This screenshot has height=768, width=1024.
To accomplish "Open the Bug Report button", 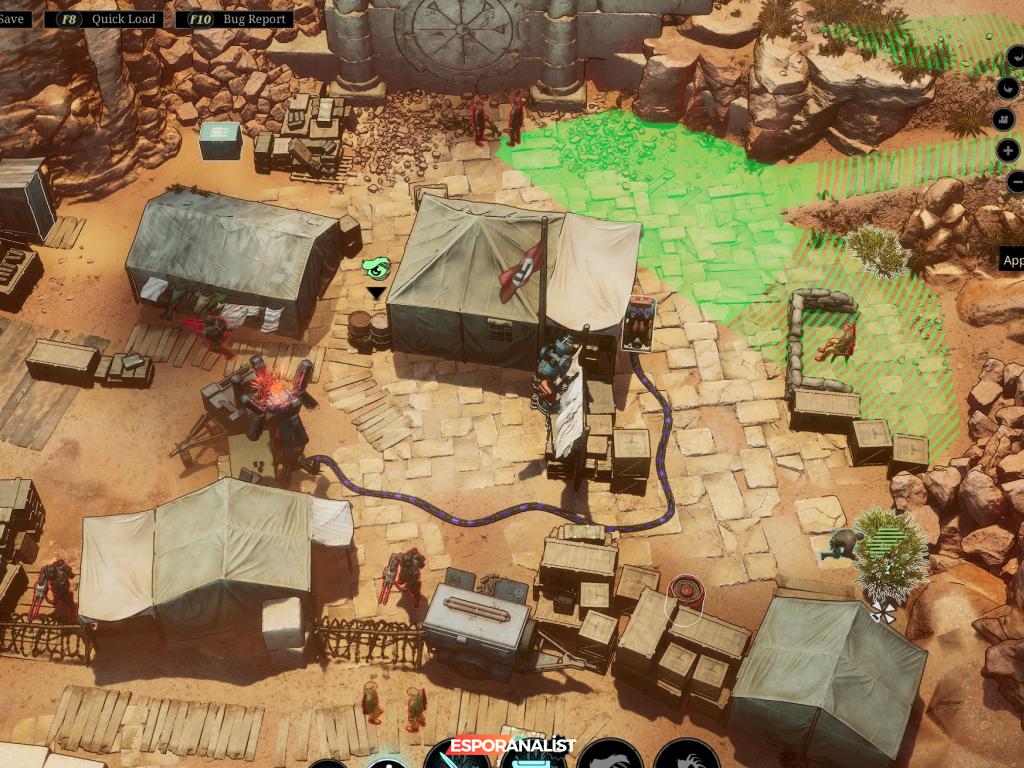I will click(236, 19).
